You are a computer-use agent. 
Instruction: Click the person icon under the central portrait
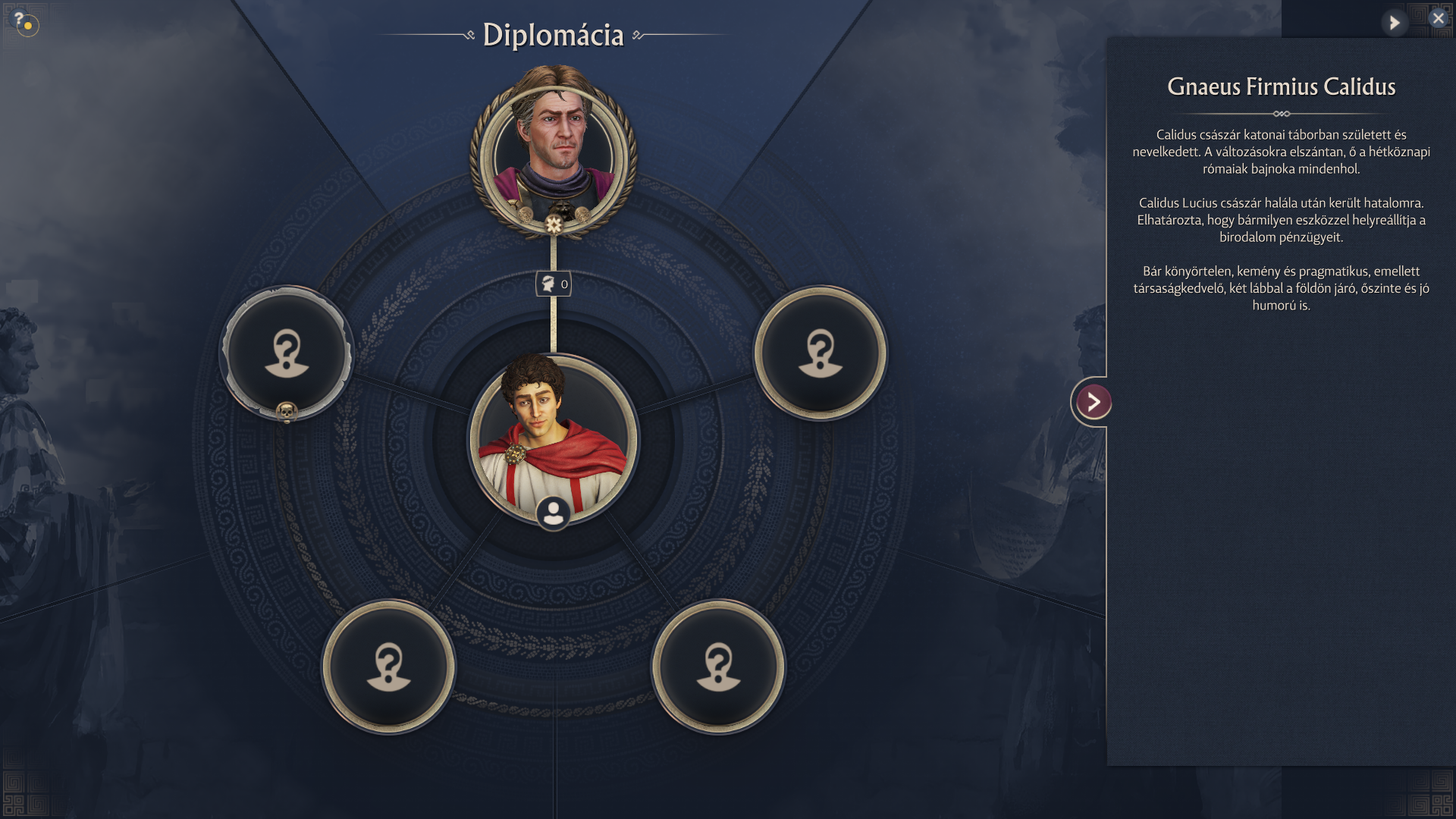[554, 513]
